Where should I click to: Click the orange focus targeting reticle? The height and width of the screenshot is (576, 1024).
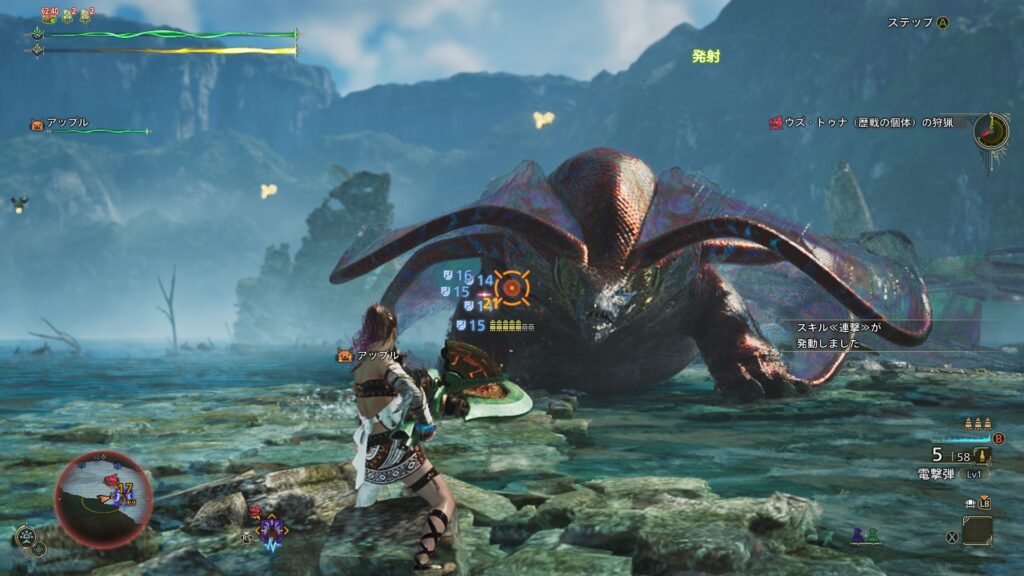pos(512,288)
